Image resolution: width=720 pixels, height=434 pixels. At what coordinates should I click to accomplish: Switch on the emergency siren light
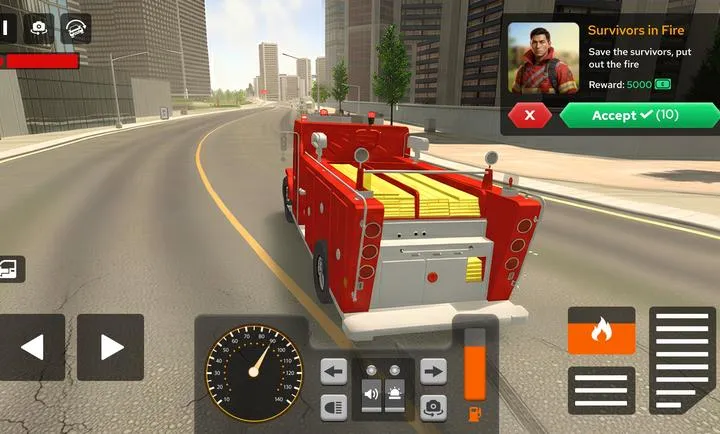tap(396, 392)
